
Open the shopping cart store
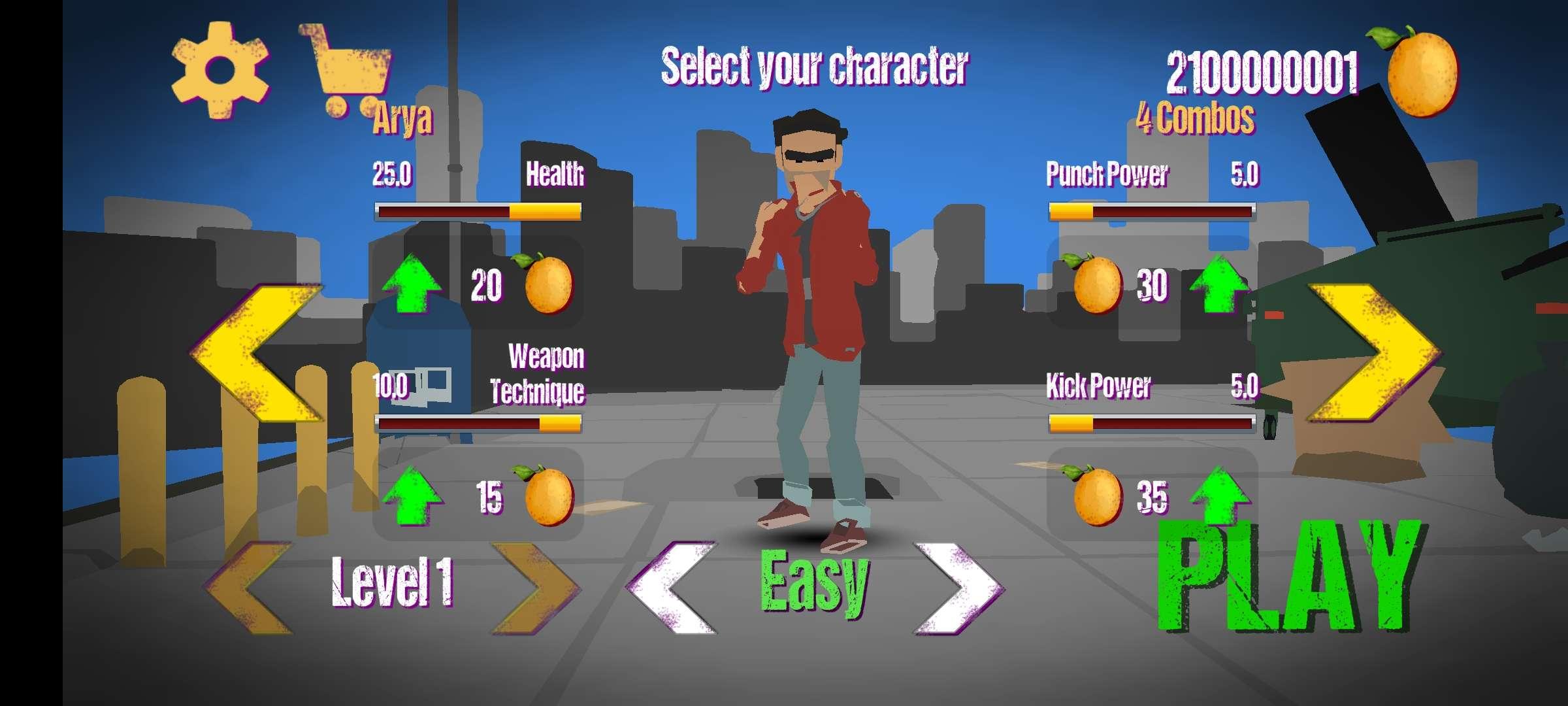coord(347,71)
